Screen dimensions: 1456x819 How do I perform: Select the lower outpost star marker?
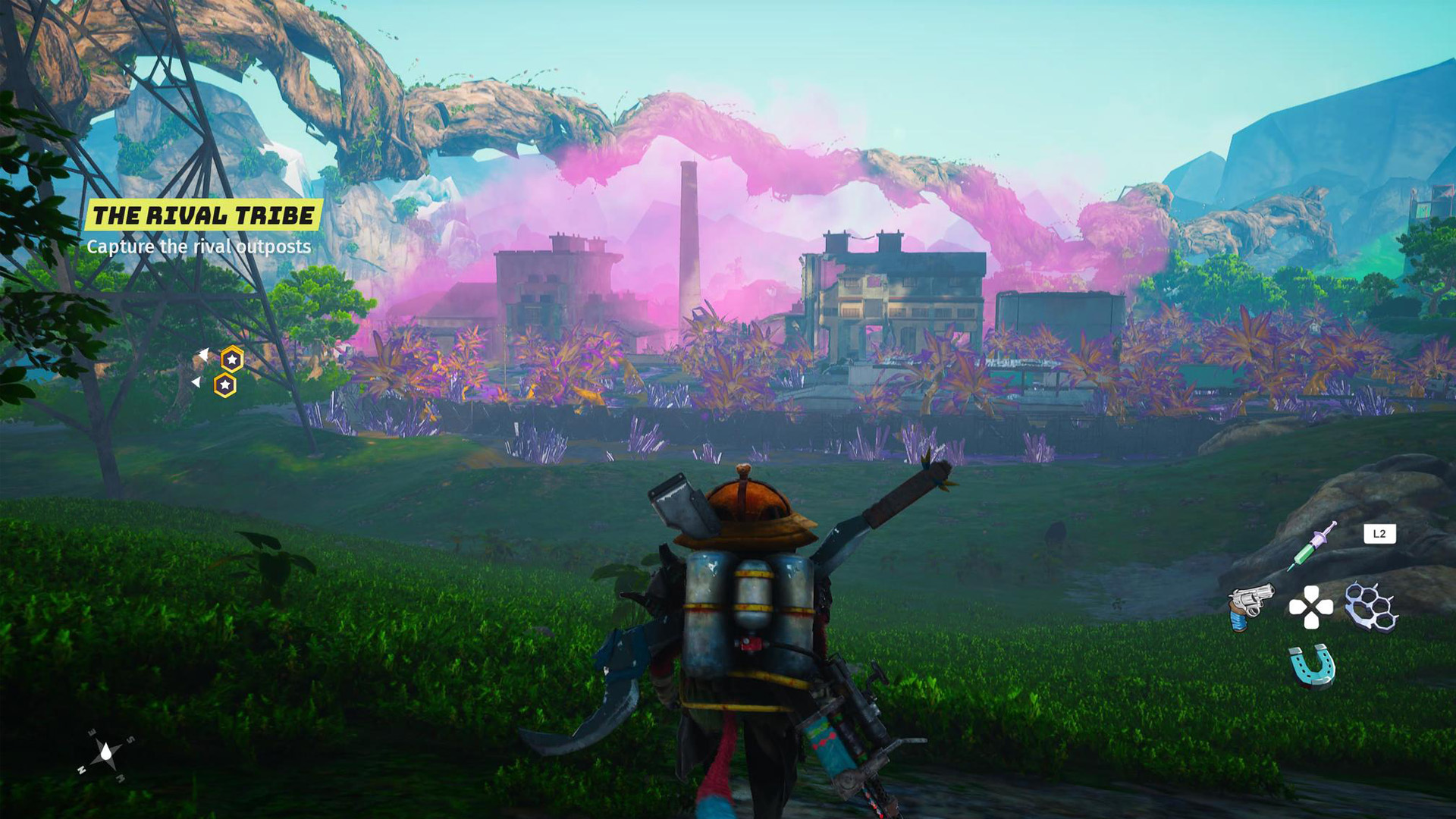click(x=224, y=385)
